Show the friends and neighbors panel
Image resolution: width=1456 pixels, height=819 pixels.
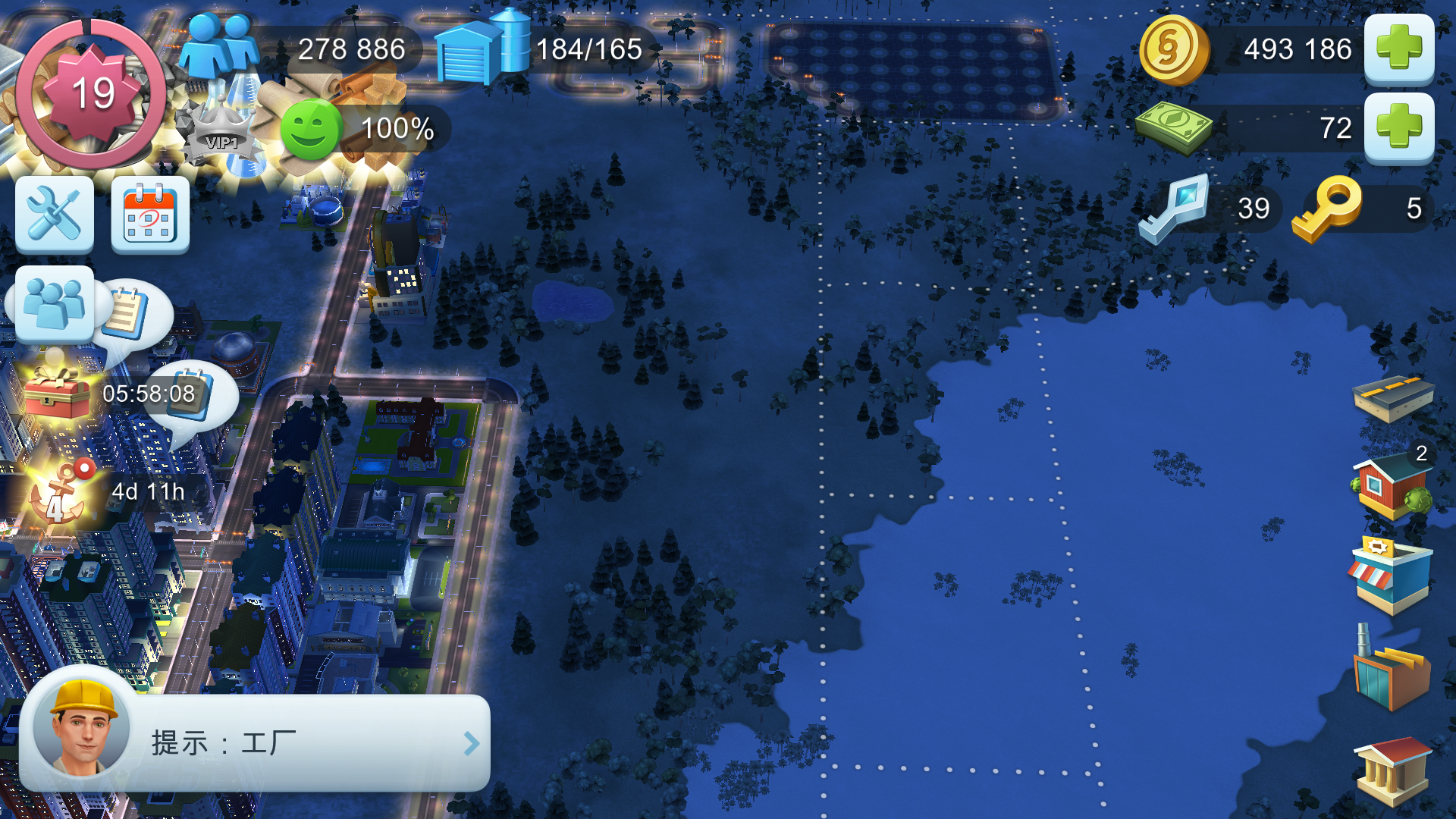[x=55, y=305]
